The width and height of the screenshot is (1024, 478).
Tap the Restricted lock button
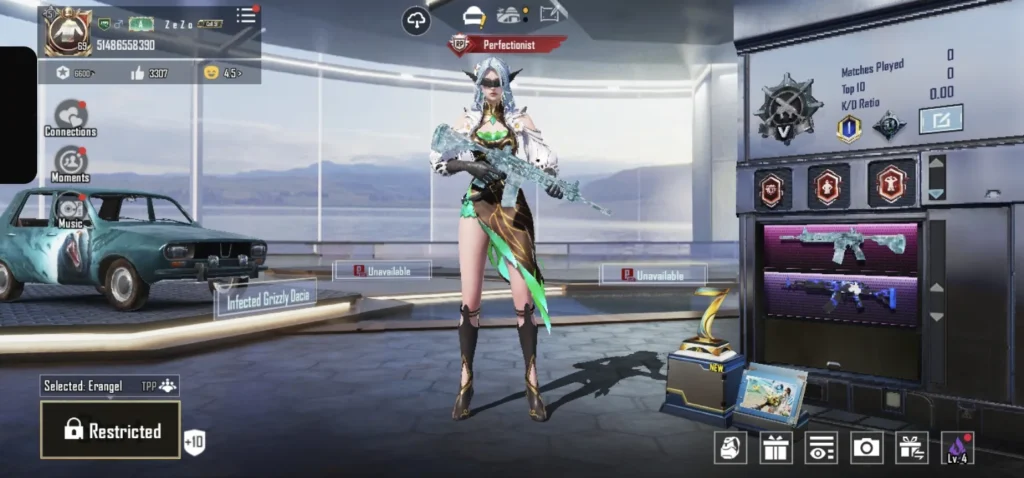click(x=110, y=430)
